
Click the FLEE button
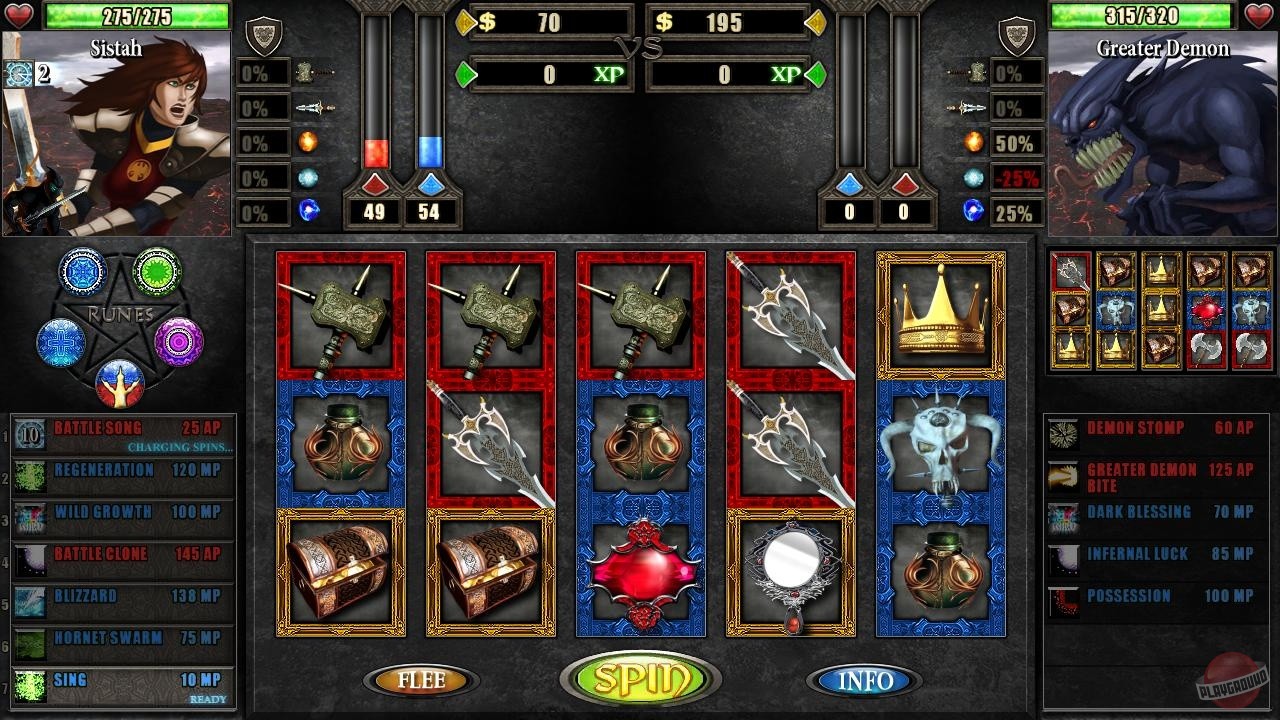tap(420, 681)
